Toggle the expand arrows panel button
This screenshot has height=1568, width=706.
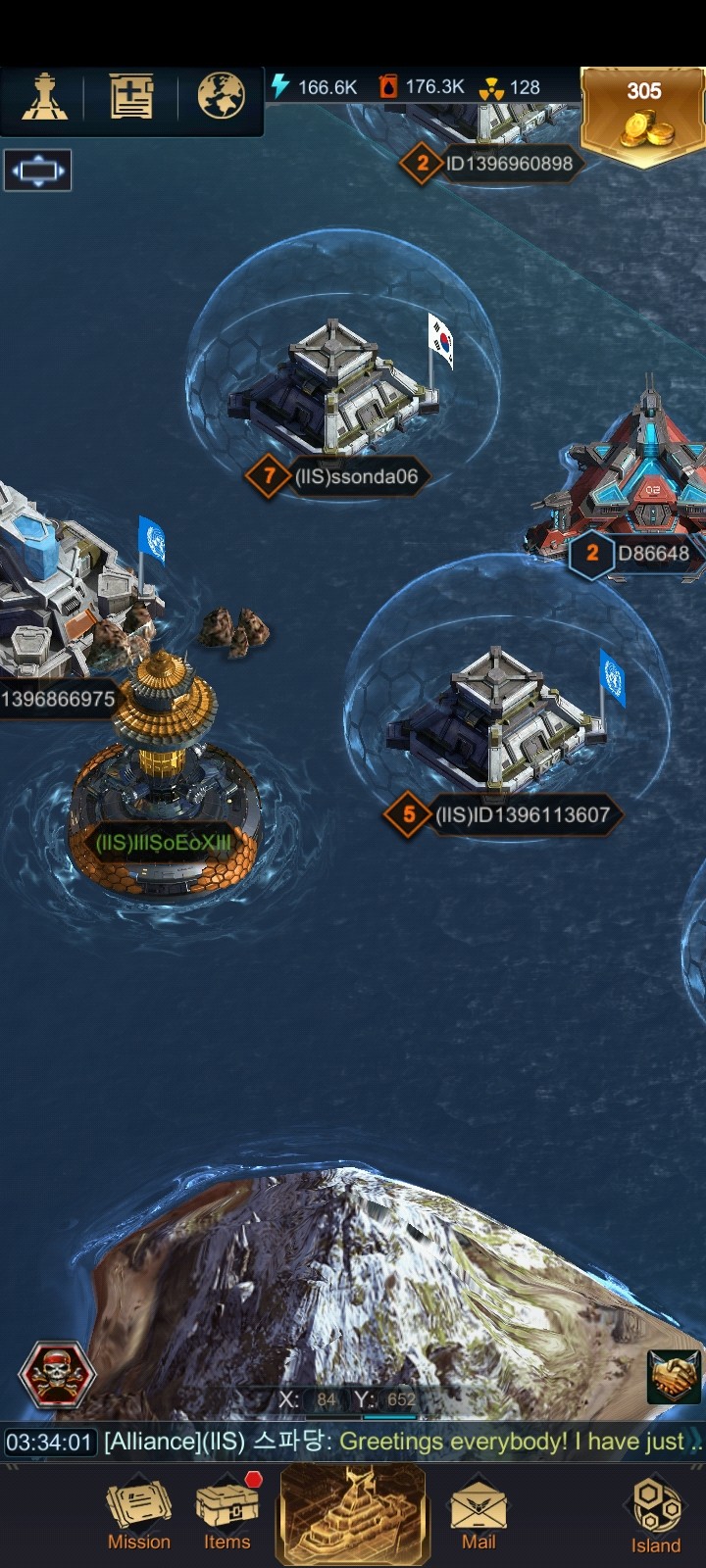coord(37,171)
